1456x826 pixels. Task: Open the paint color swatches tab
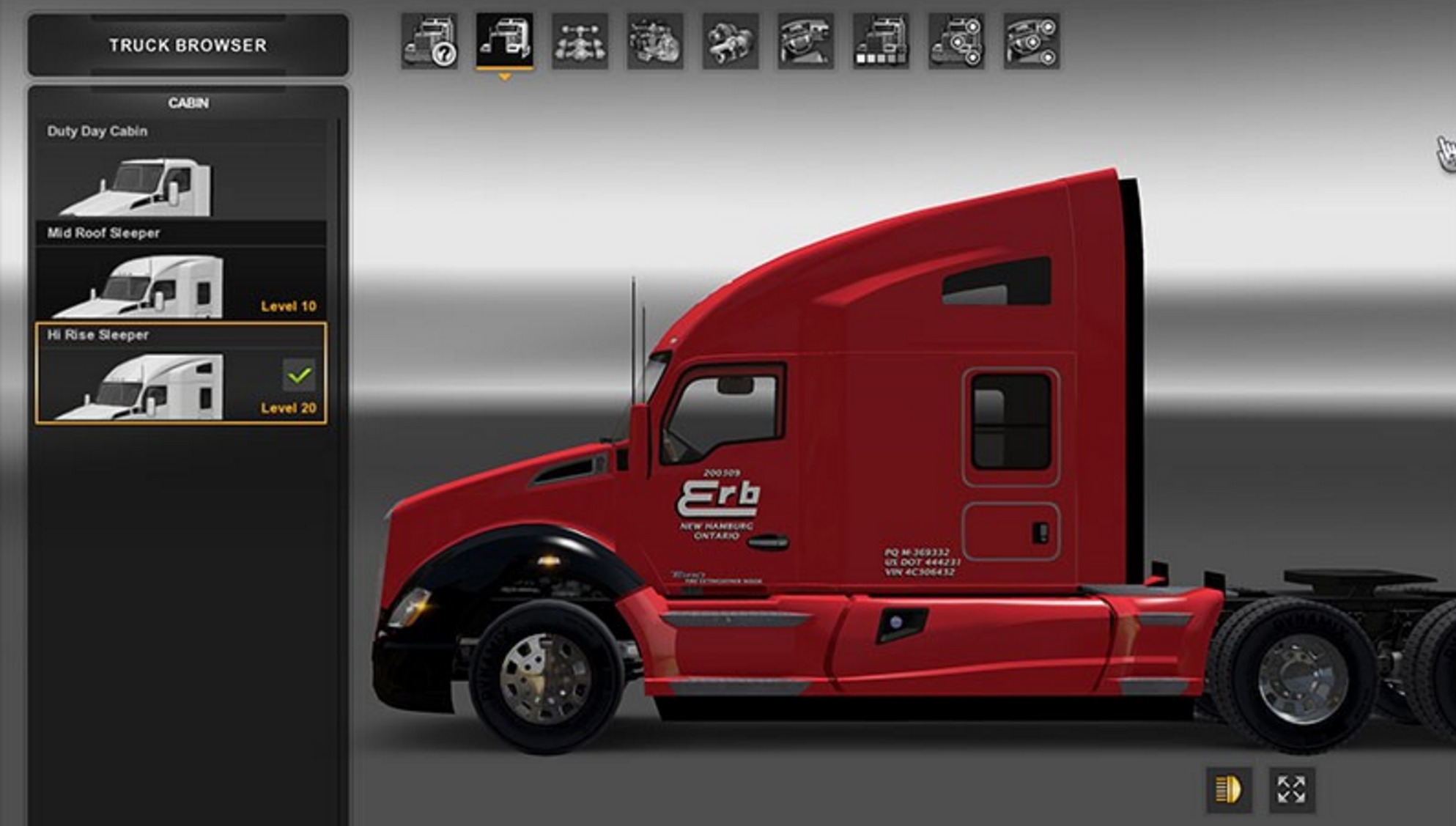point(882,42)
